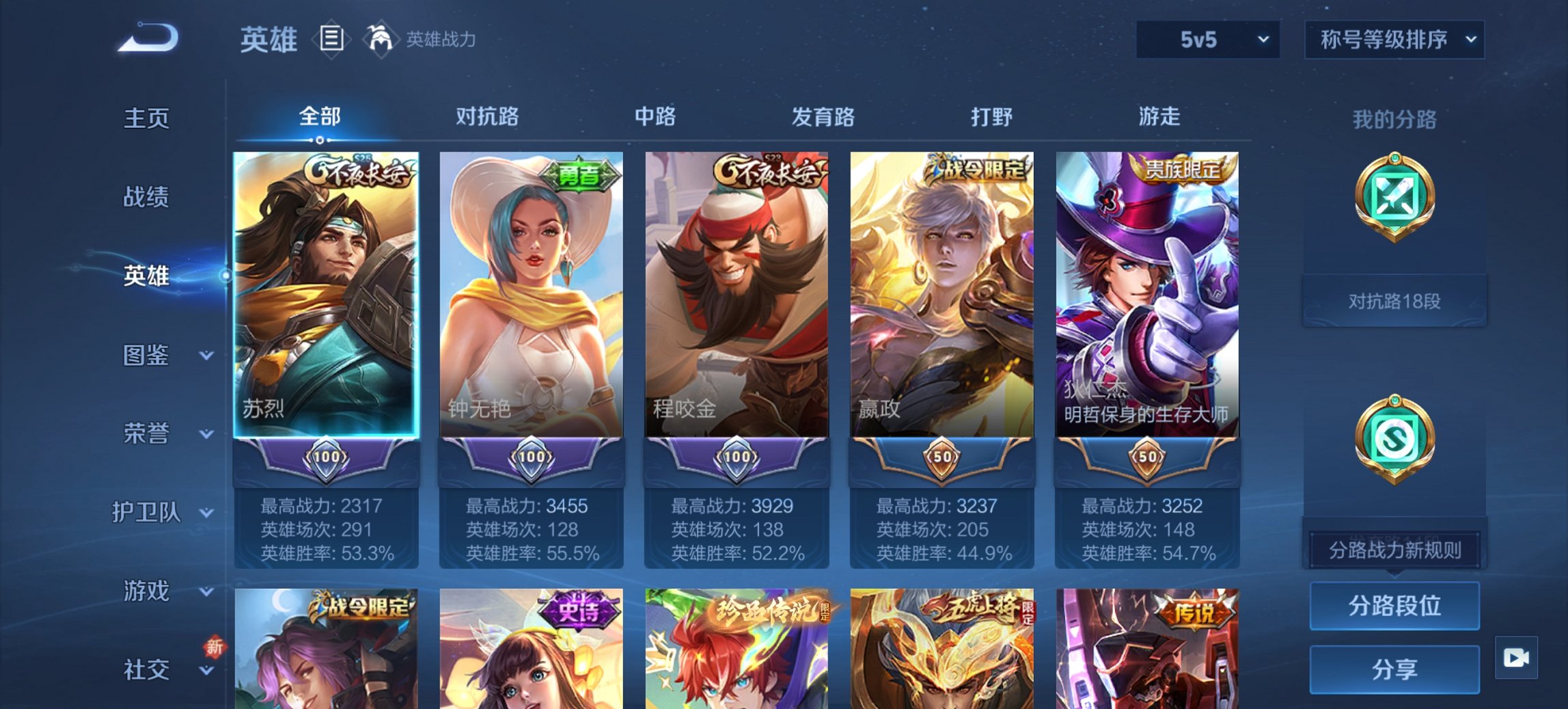Click the 分享 button
Viewport: 1568px width, 709px height.
coord(1394,668)
